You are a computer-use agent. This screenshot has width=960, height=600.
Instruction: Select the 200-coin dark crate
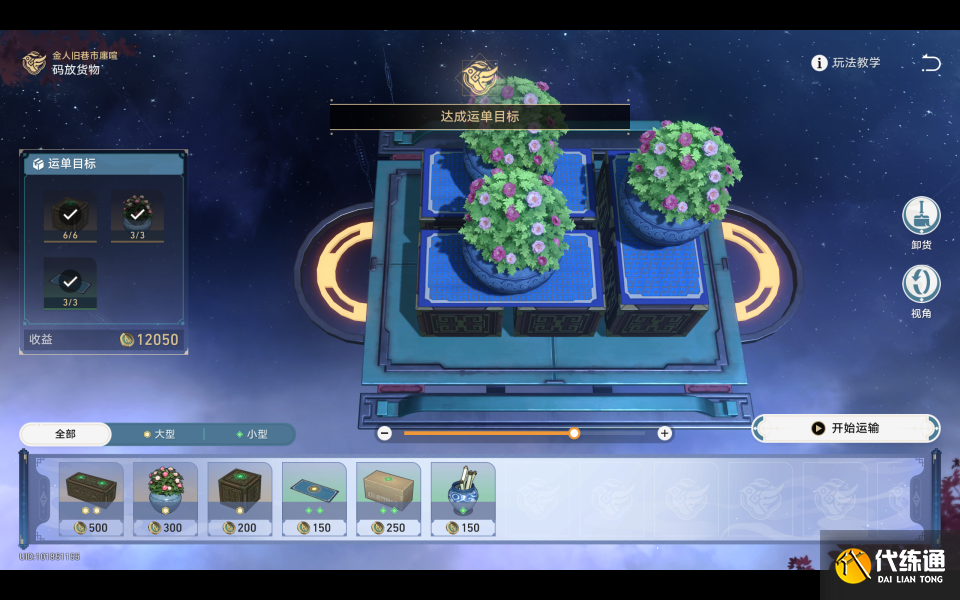tap(240, 498)
